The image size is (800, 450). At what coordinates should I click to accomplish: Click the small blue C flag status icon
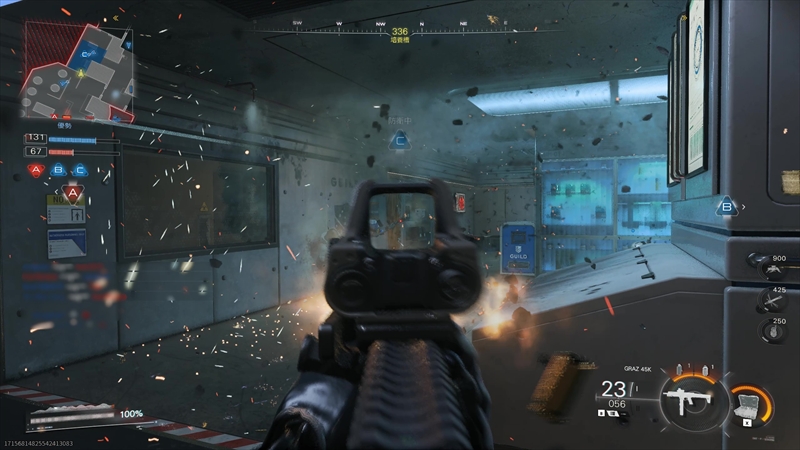pos(80,170)
